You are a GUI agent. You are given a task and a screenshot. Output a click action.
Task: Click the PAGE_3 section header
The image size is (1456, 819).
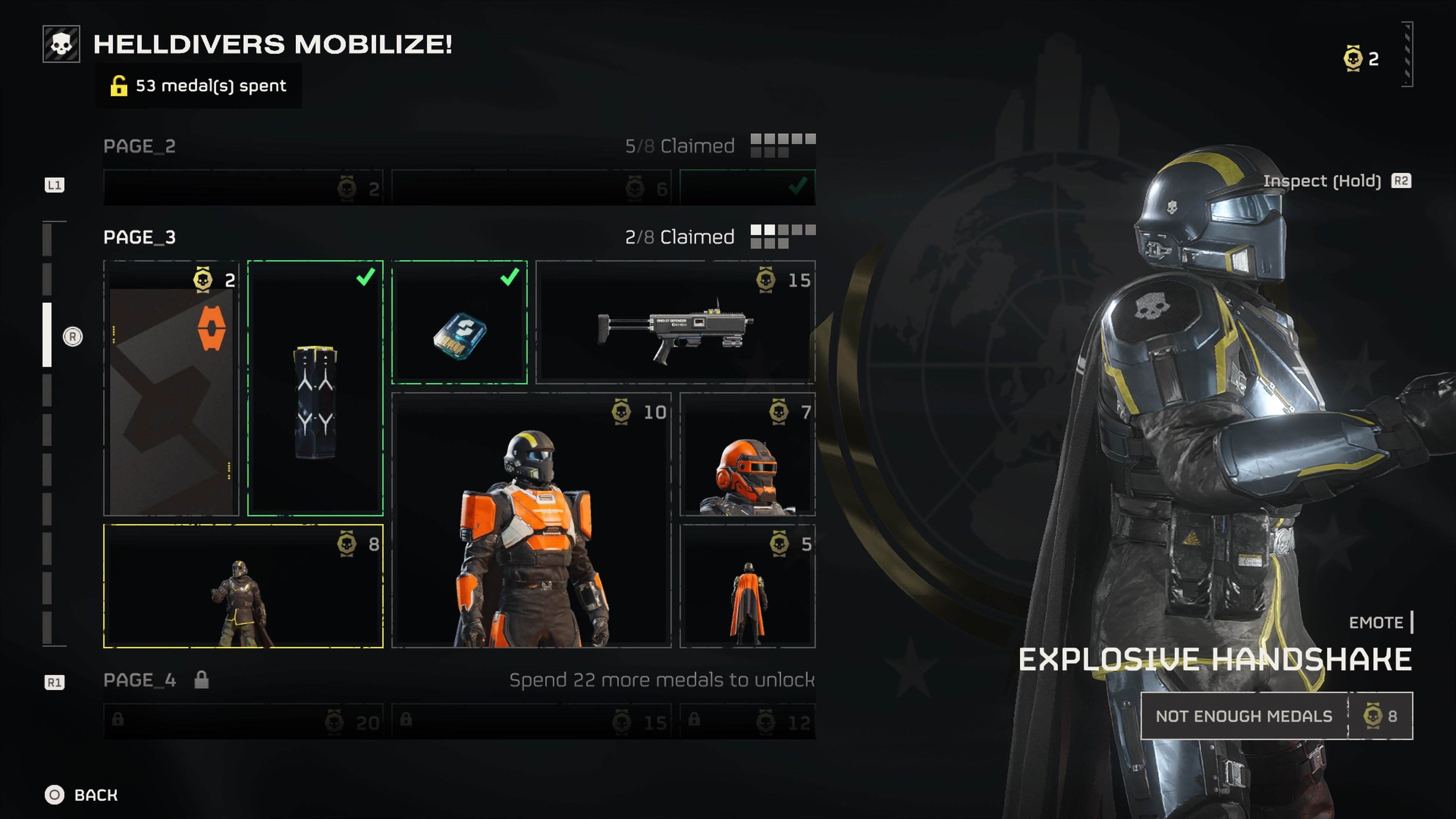(x=140, y=237)
